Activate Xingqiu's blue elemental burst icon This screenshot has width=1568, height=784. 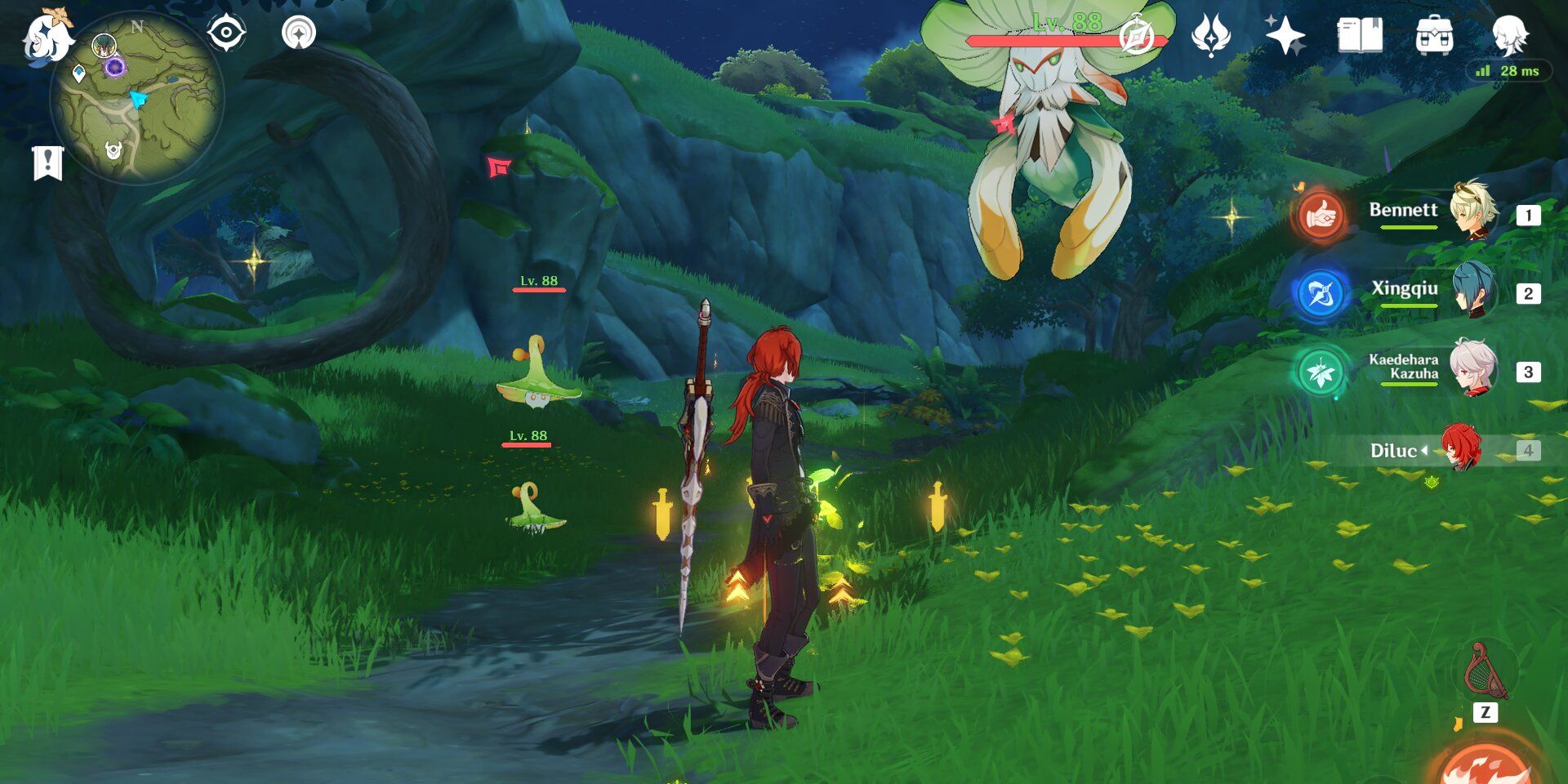1320,294
